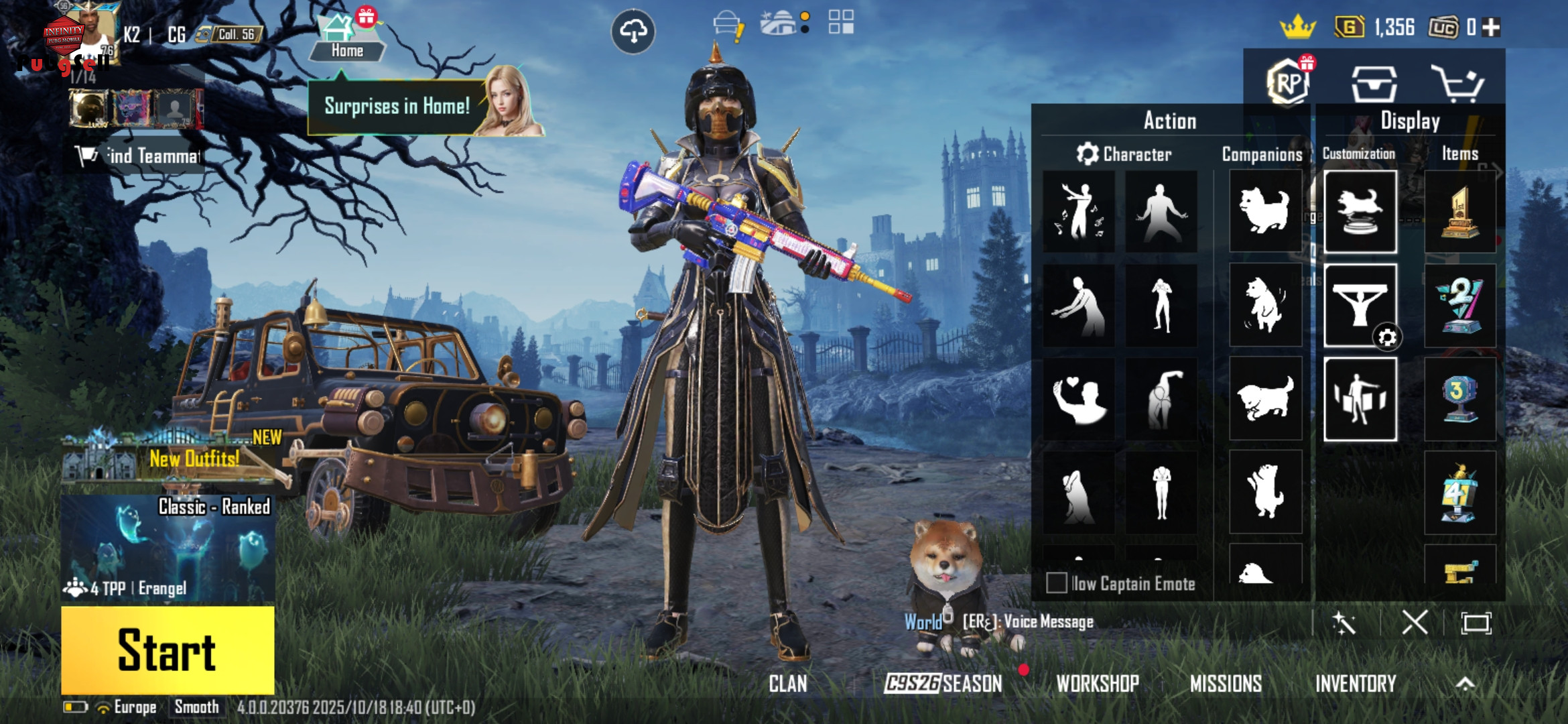
Task: Enter the Workshop
Action: [1098, 684]
